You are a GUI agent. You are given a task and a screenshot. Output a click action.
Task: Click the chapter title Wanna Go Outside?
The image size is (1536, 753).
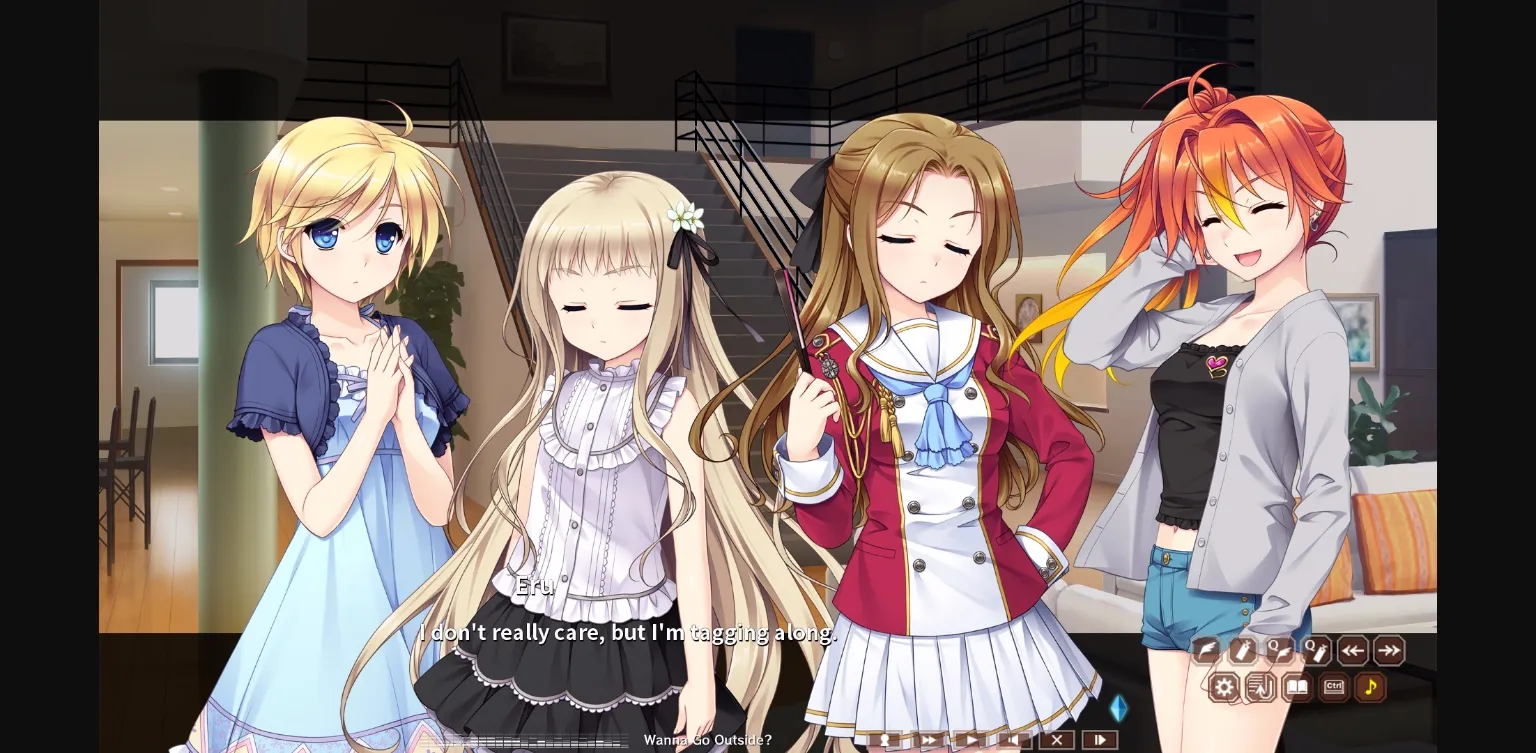tap(709, 740)
